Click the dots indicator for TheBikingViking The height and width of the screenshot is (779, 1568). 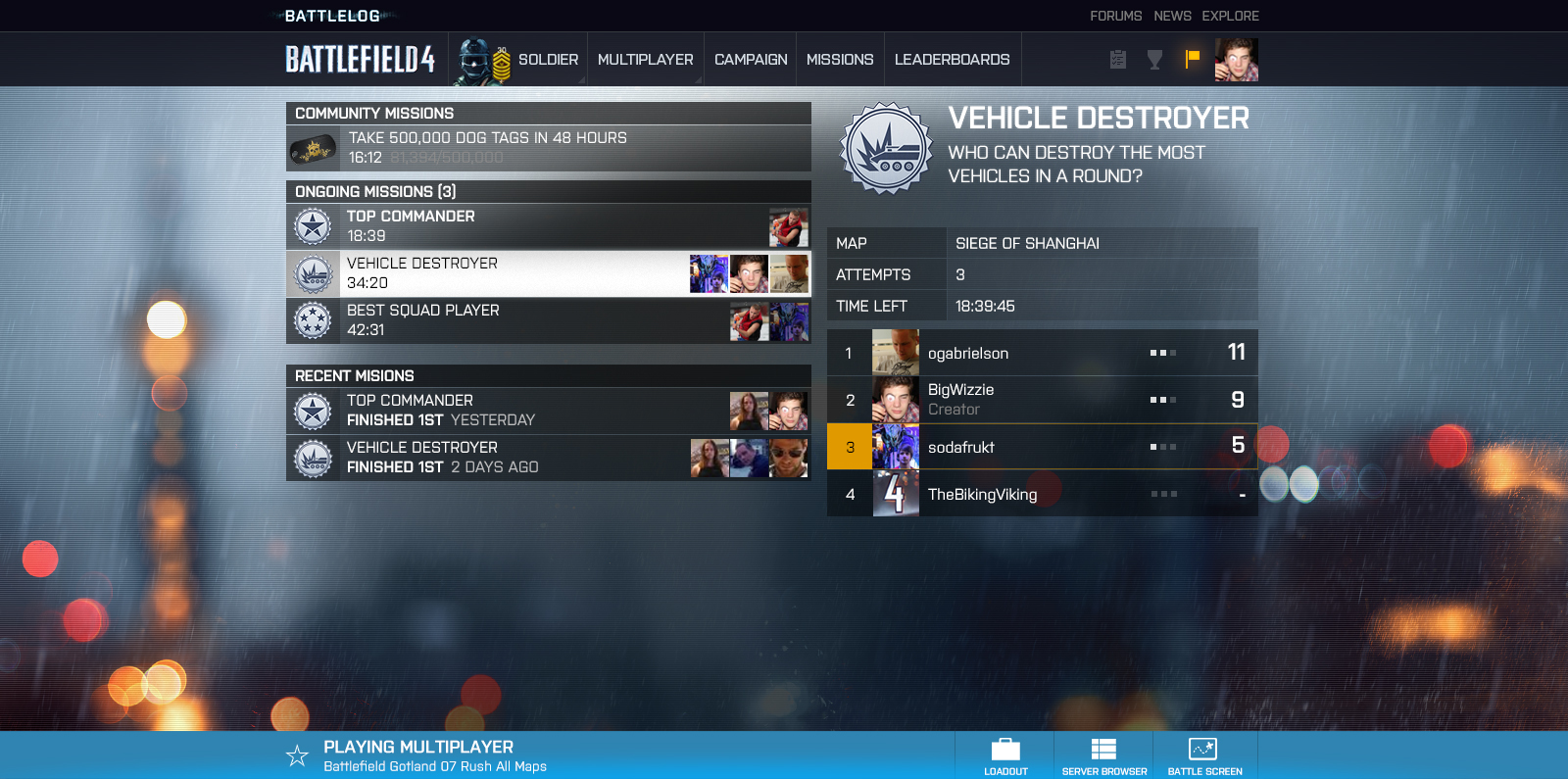click(1163, 495)
